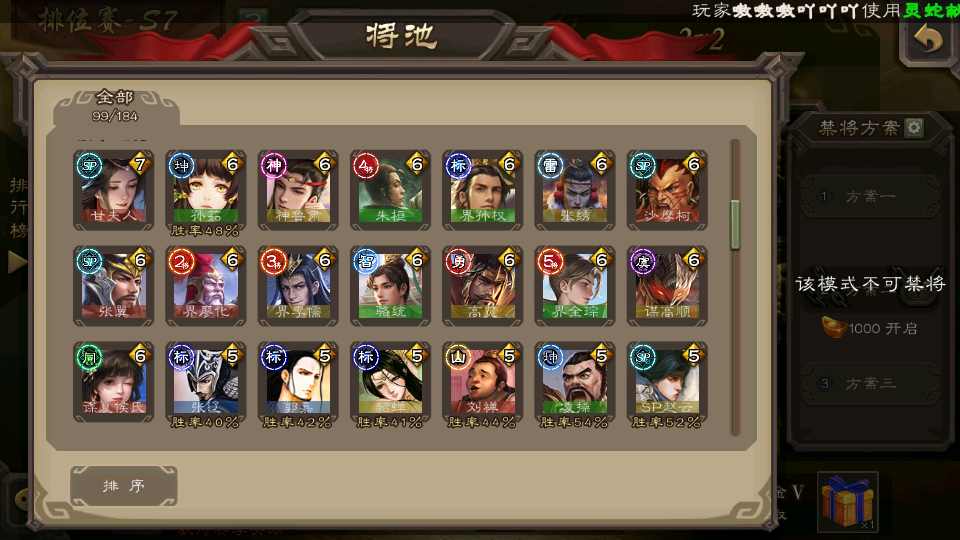Choose the 沙摩柯 hero card
The image size is (960, 540).
pyautogui.click(x=666, y=190)
